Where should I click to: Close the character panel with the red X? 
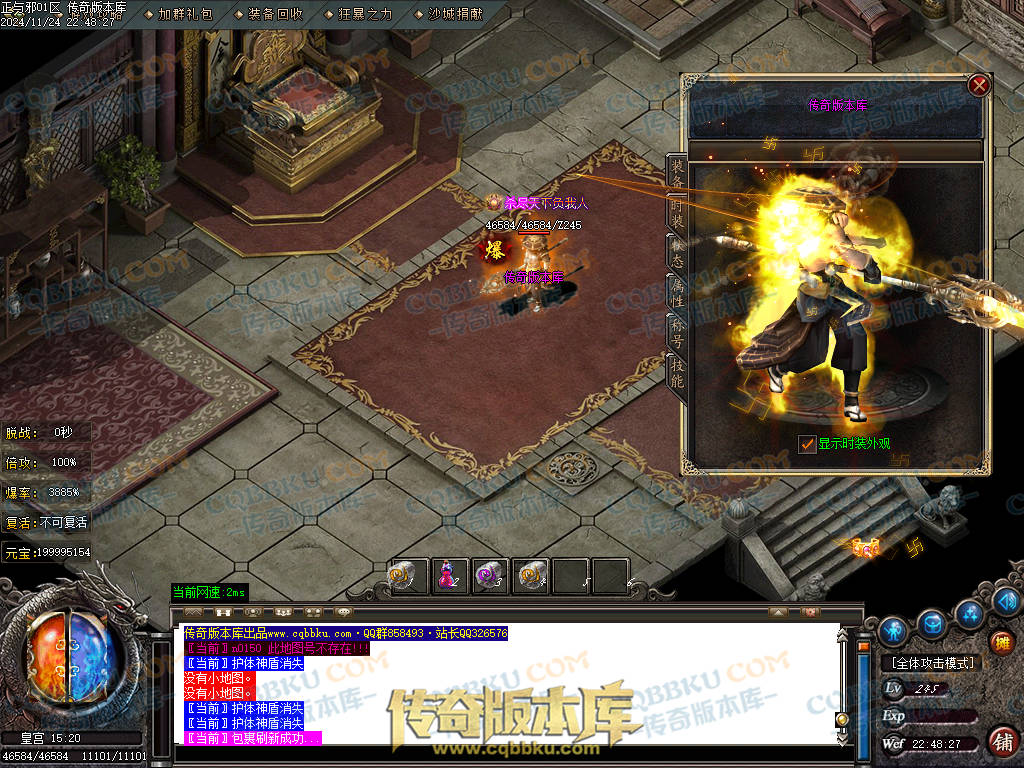point(979,85)
